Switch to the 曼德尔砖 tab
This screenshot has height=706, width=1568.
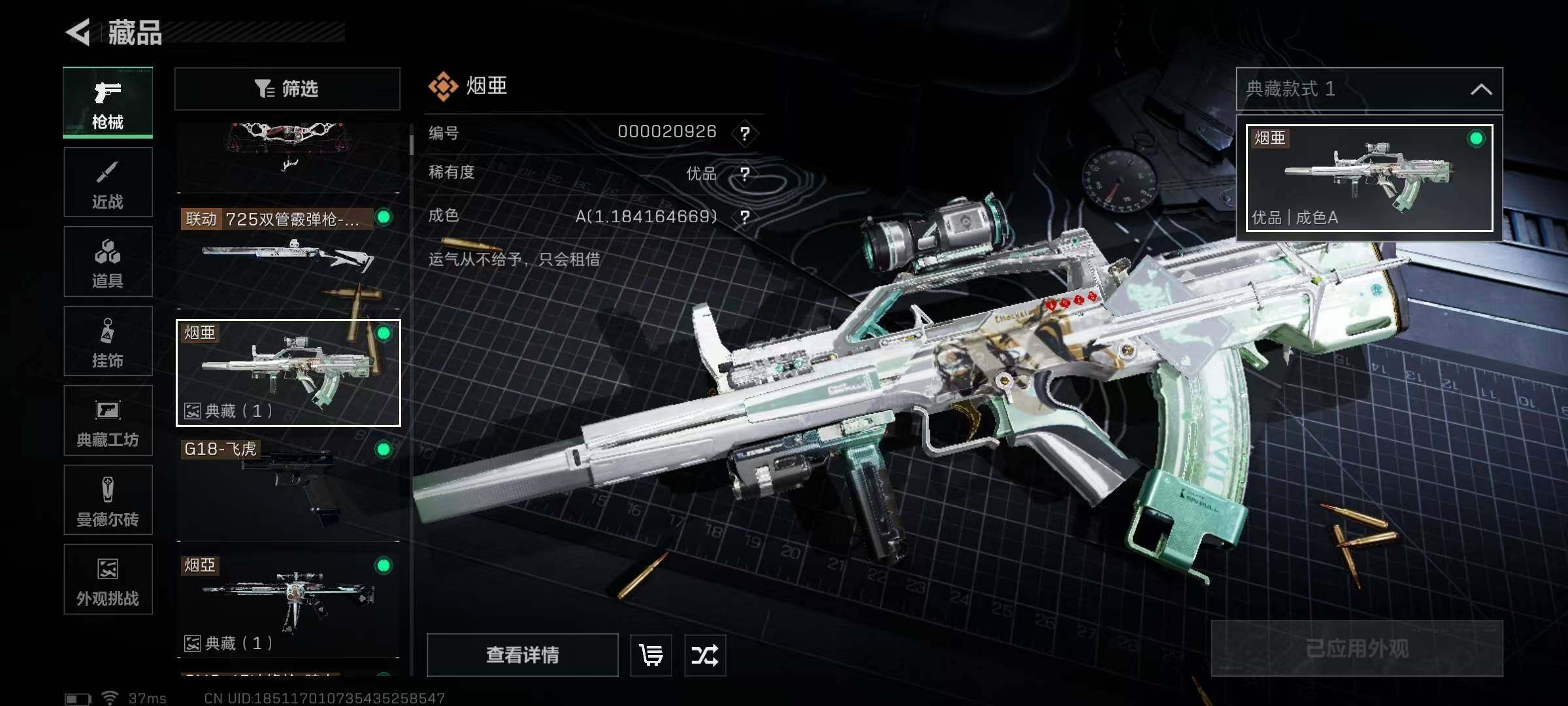108,500
